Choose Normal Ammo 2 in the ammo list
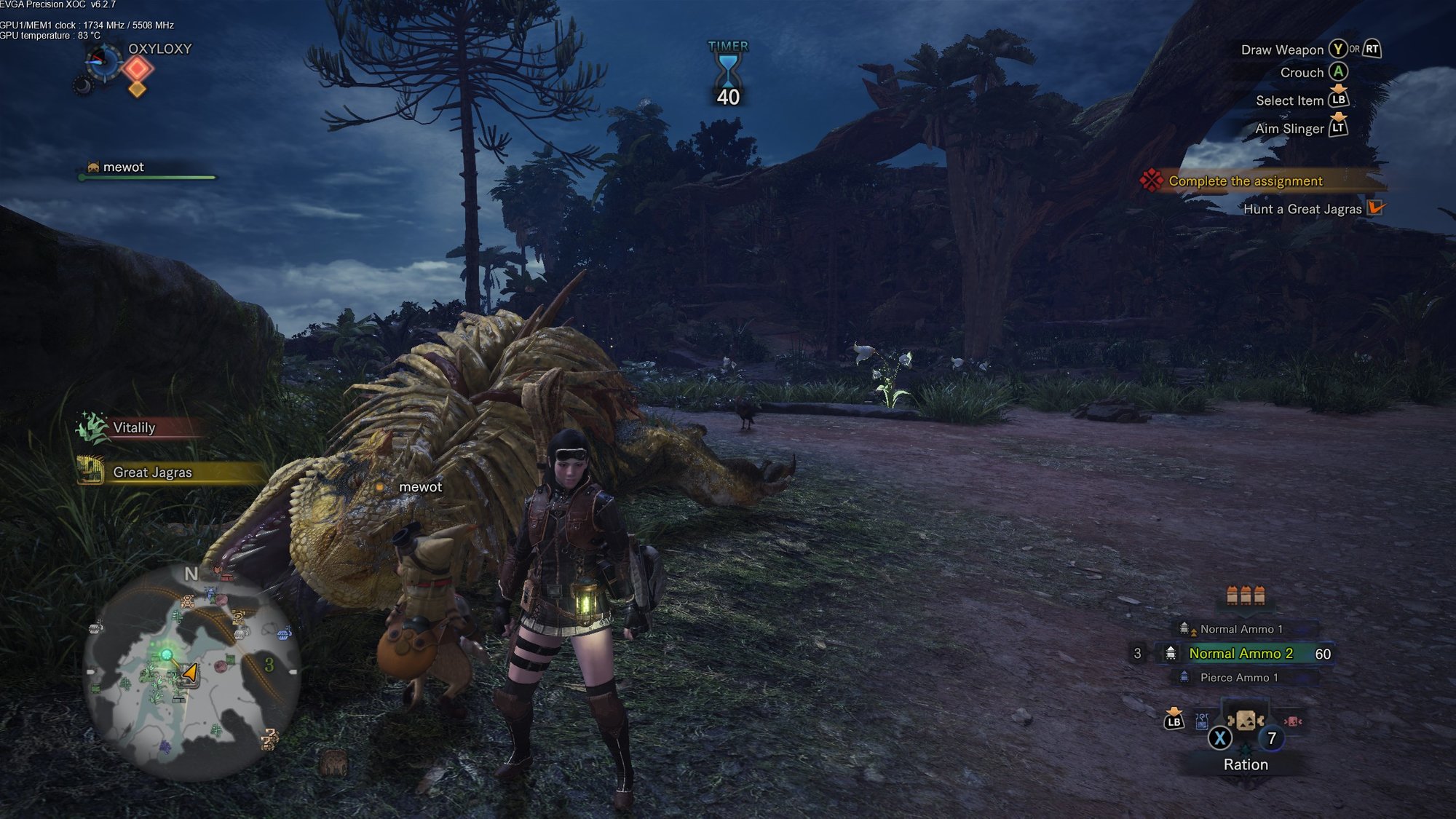The height and width of the screenshot is (819, 1456). coord(1241,654)
